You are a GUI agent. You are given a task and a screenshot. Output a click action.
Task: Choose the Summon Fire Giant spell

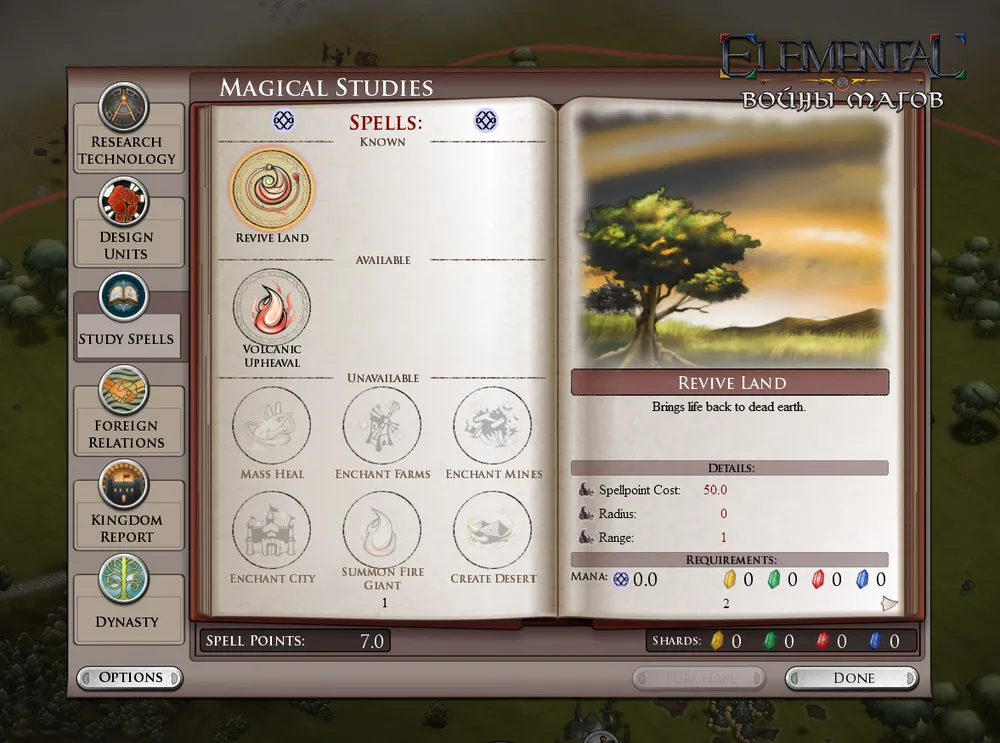pos(382,530)
